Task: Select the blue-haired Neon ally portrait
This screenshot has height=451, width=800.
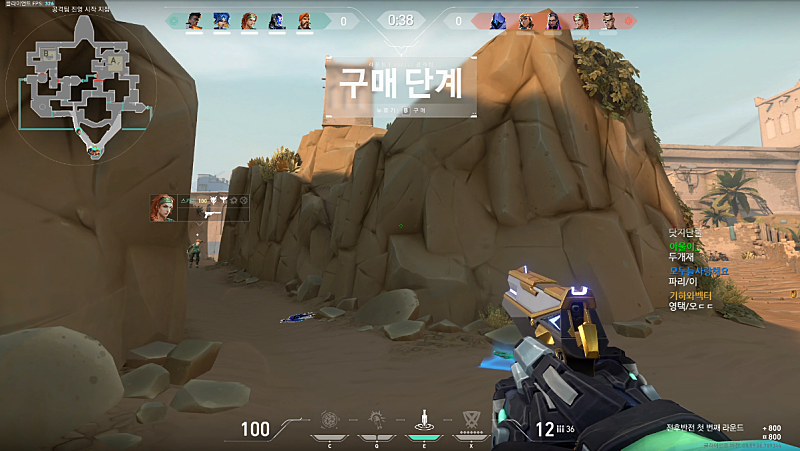Action: click(x=221, y=20)
